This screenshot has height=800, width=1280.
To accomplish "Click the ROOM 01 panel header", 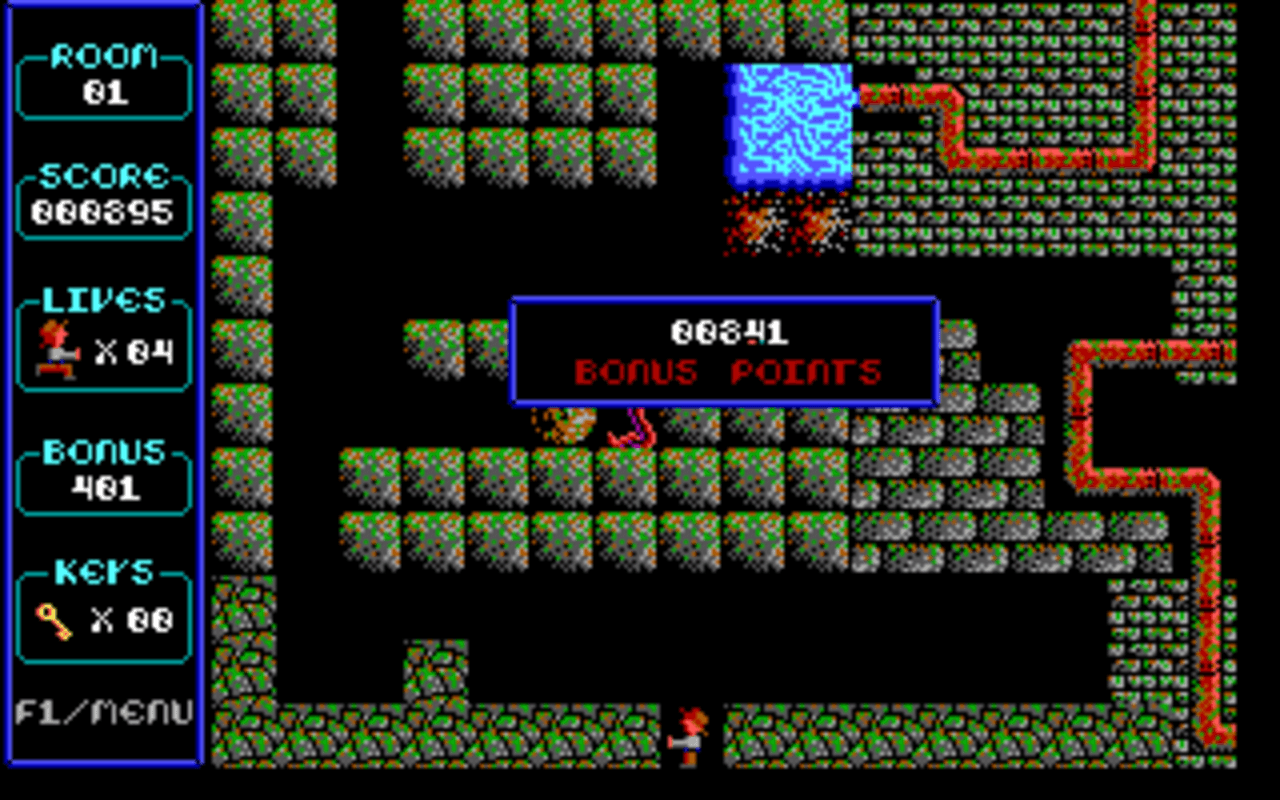I will (101, 58).
